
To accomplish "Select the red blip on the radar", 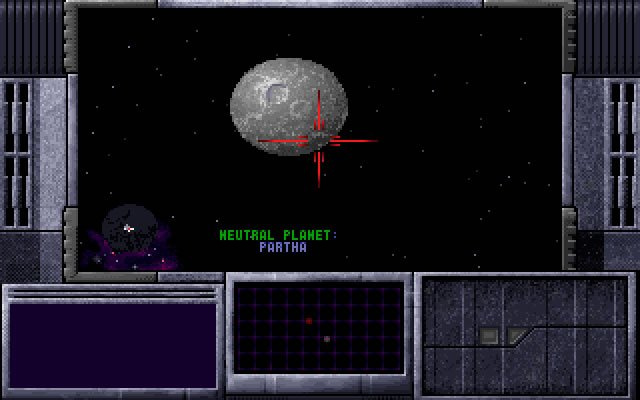I will point(309,321).
